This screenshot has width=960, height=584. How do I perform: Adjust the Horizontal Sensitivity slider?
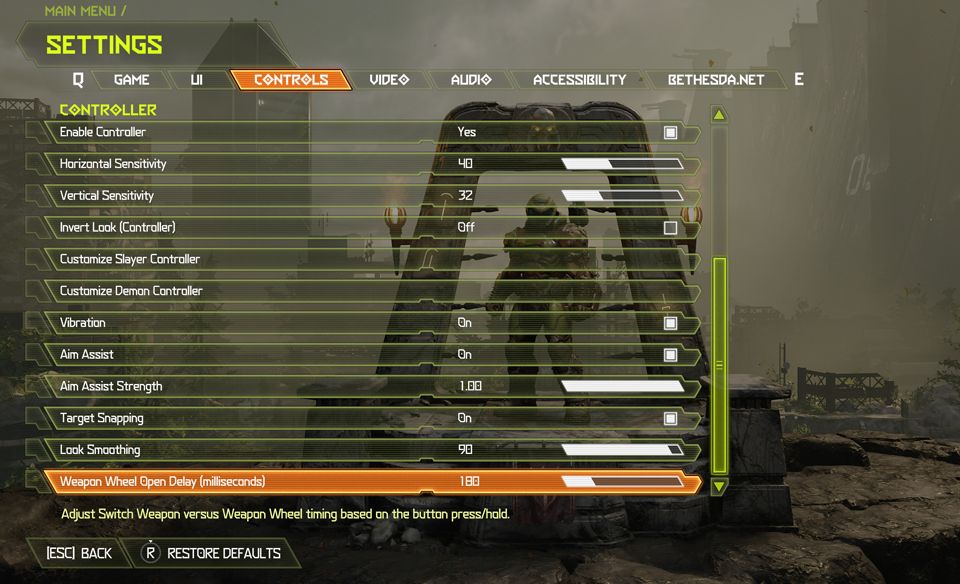click(622, 164)
